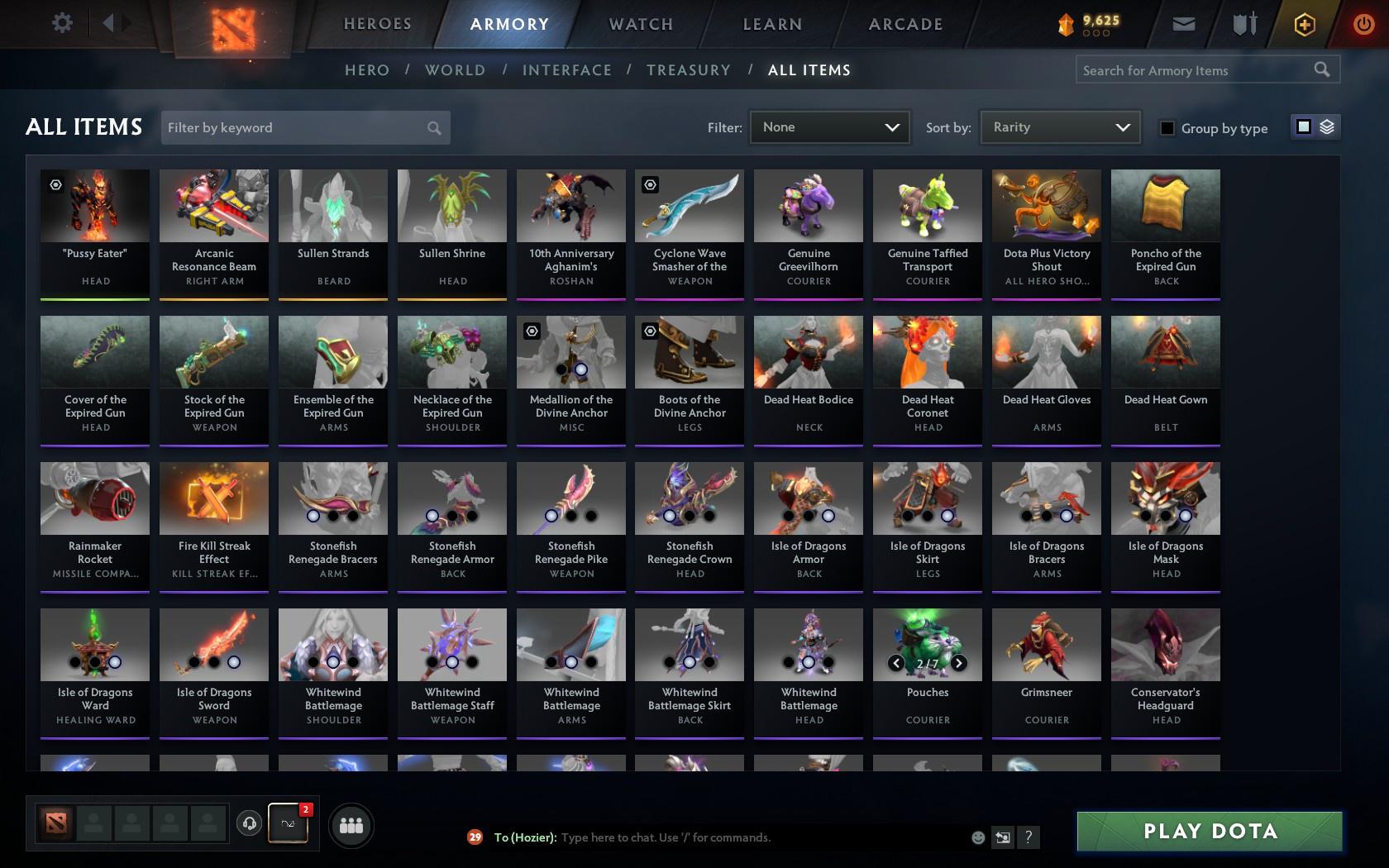Switch to the WATCH tab
Screen dimensions: 1389x868
pos(639,24)
